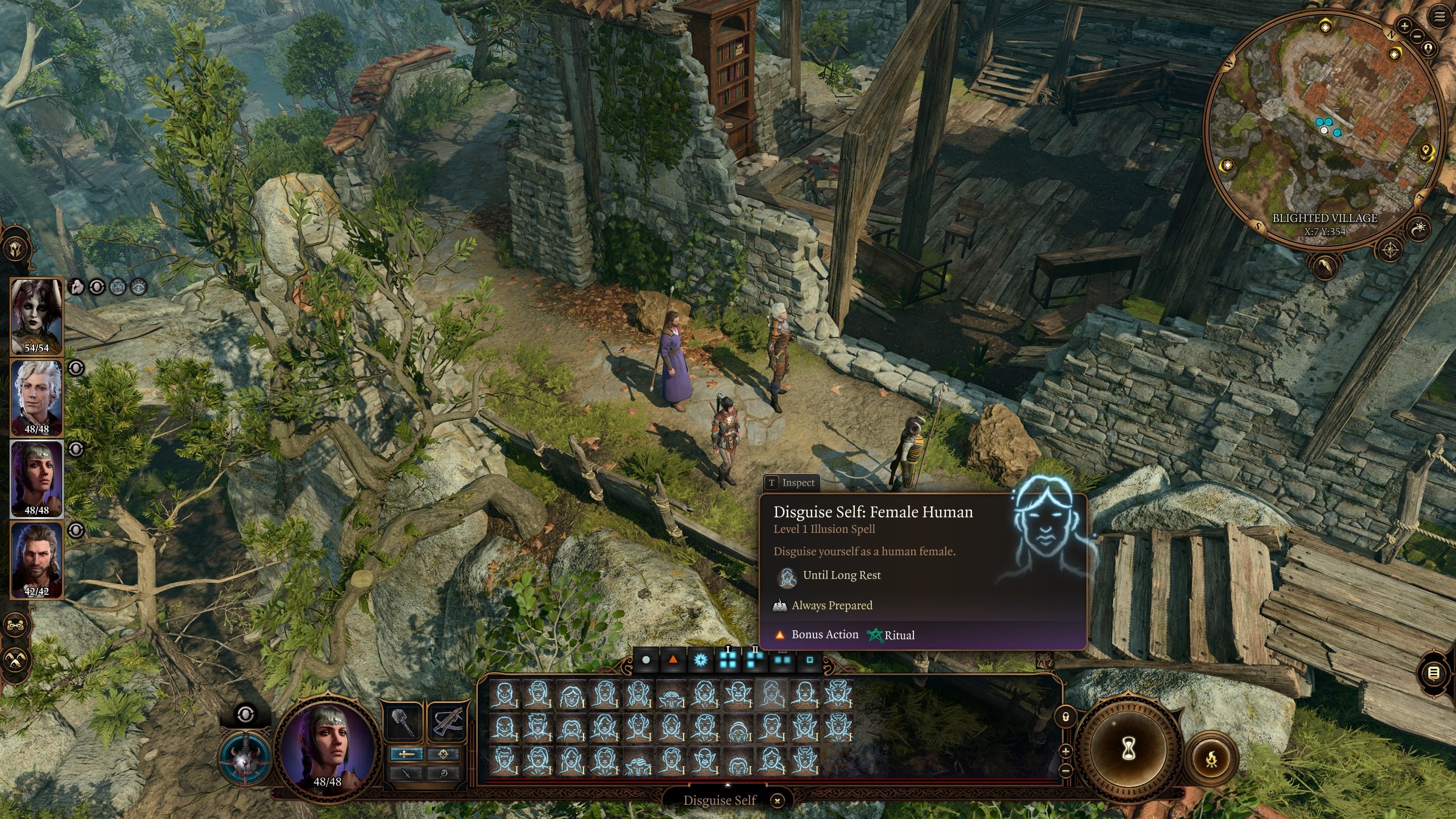This screenshot has height=819, width=1456.
Task: Click the helmet icon above party portraits
Action: click(15, 249)
